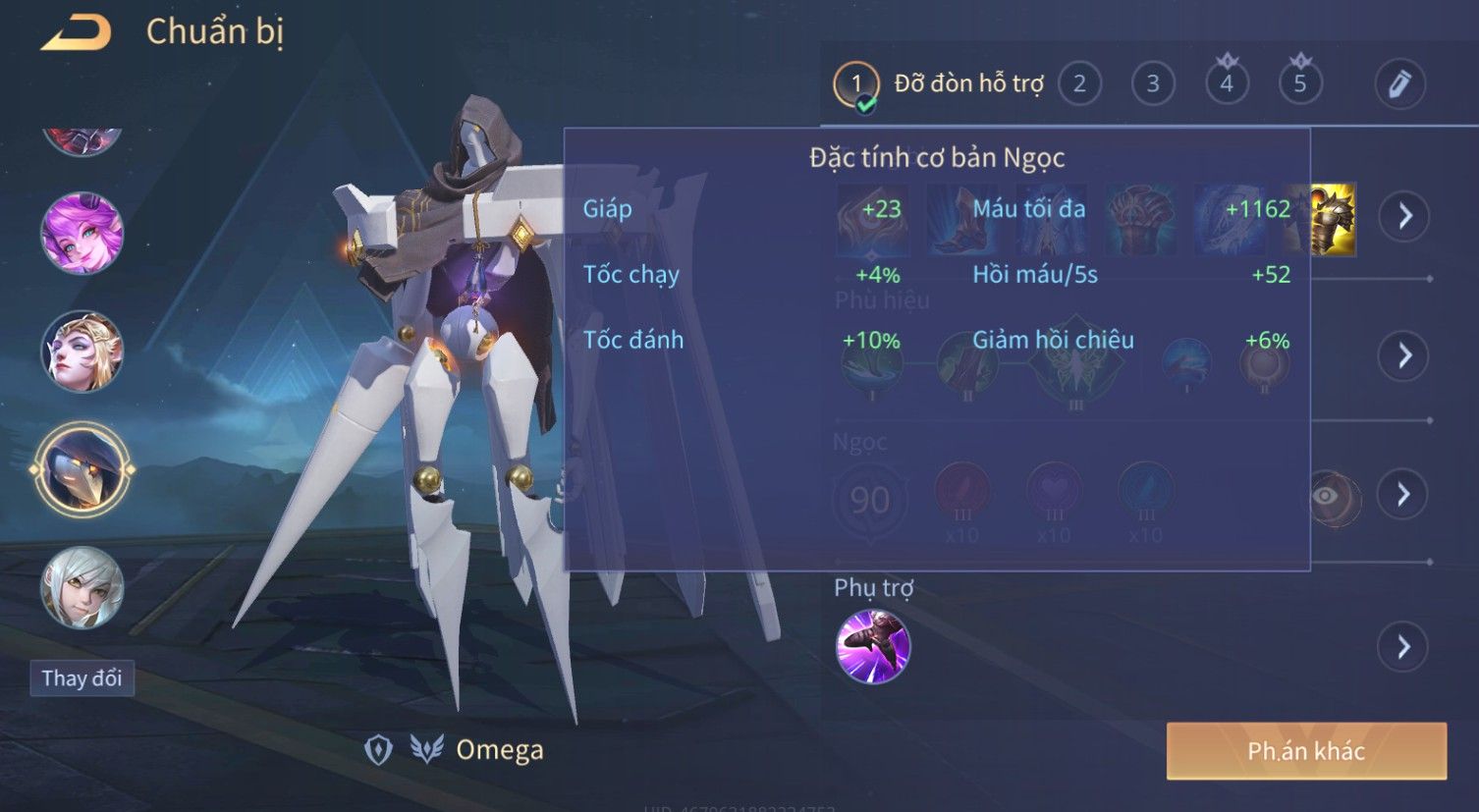This screenshot has width=1479, height=812.
Task: Edit the loadout with pencil icon
Action: point(1399,84)
